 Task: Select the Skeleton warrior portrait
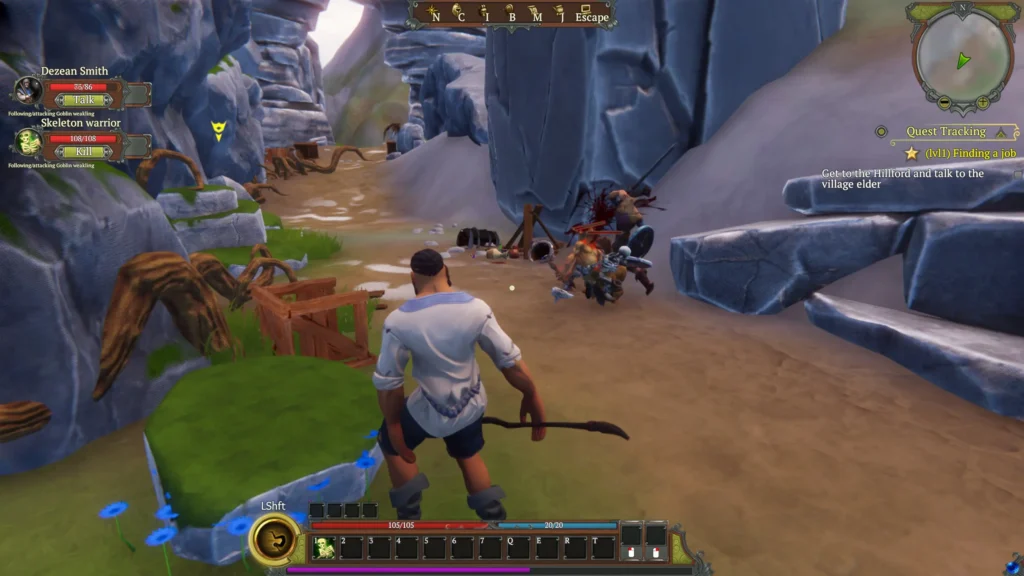coord(28,143)
